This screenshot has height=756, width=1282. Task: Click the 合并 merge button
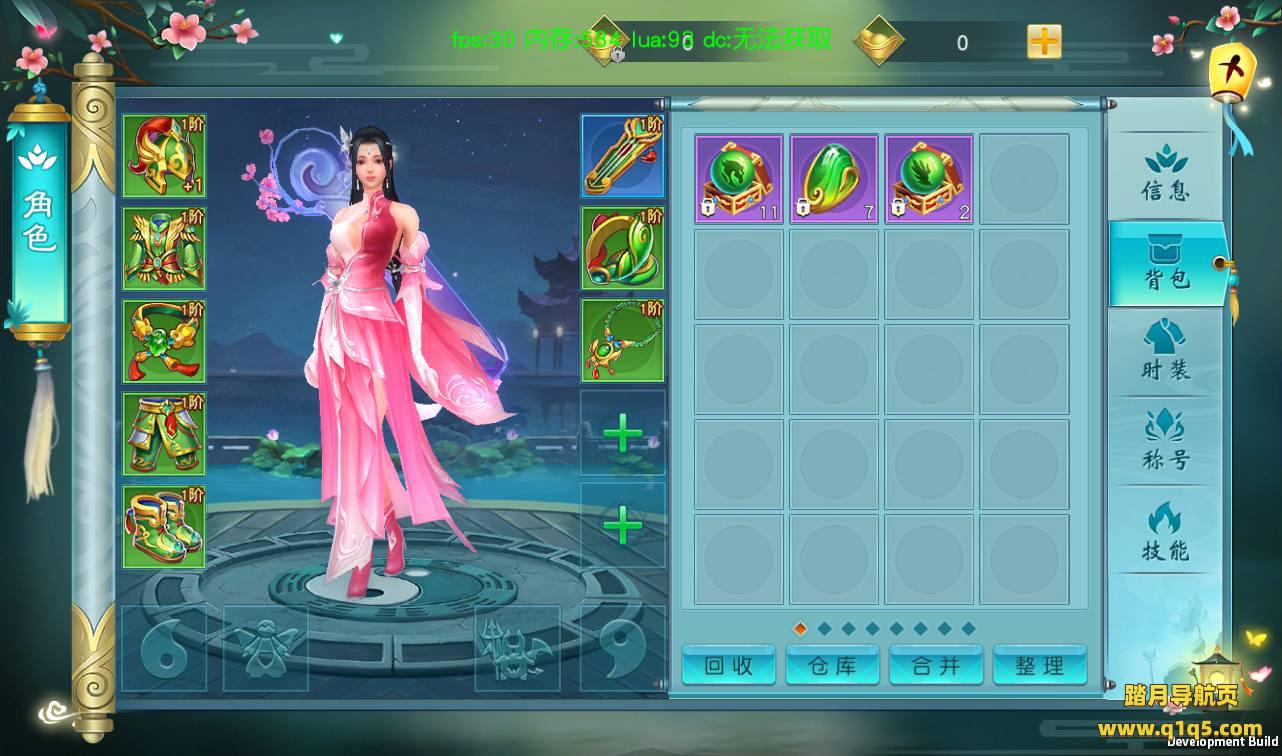pos(936,666)
